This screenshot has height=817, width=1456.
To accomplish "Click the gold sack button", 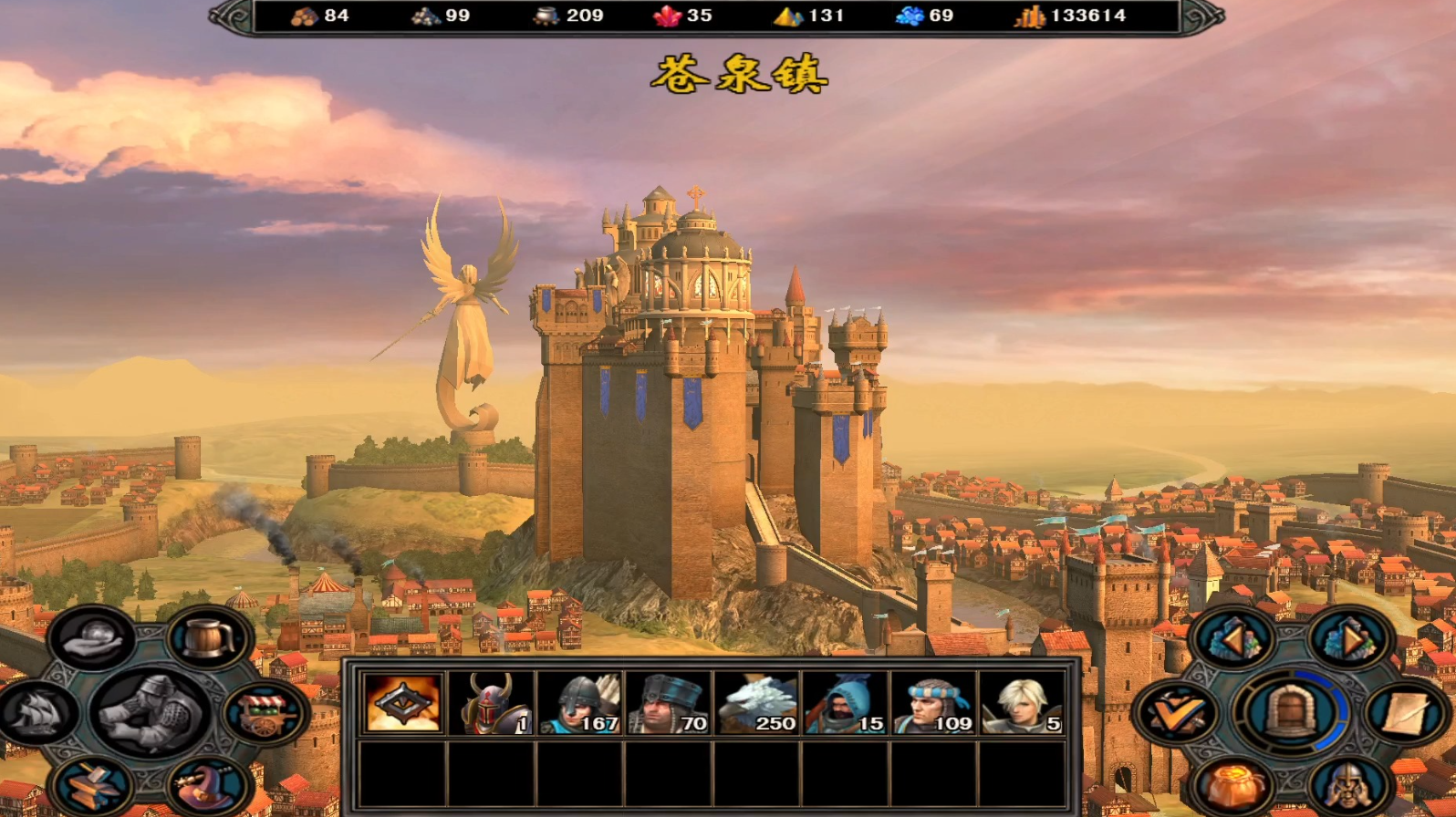I will (x=1232, y=786).
